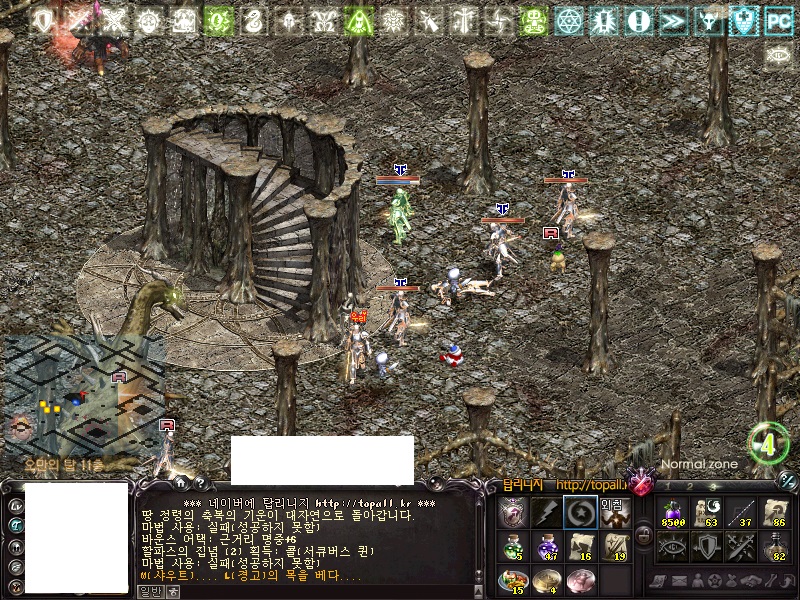Use the scroll with count 16
Image resolution: width=800 pixels, height=600 pixels.
click(x=580, y=546)
